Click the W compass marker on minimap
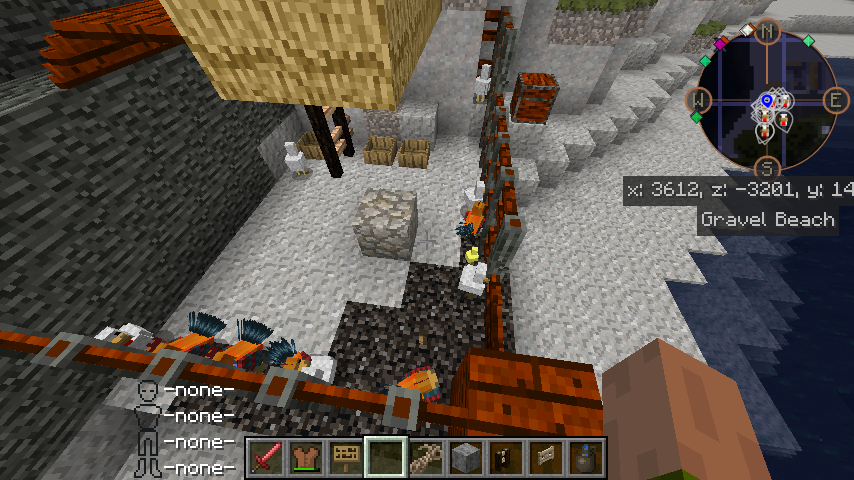 coord(700,100)
